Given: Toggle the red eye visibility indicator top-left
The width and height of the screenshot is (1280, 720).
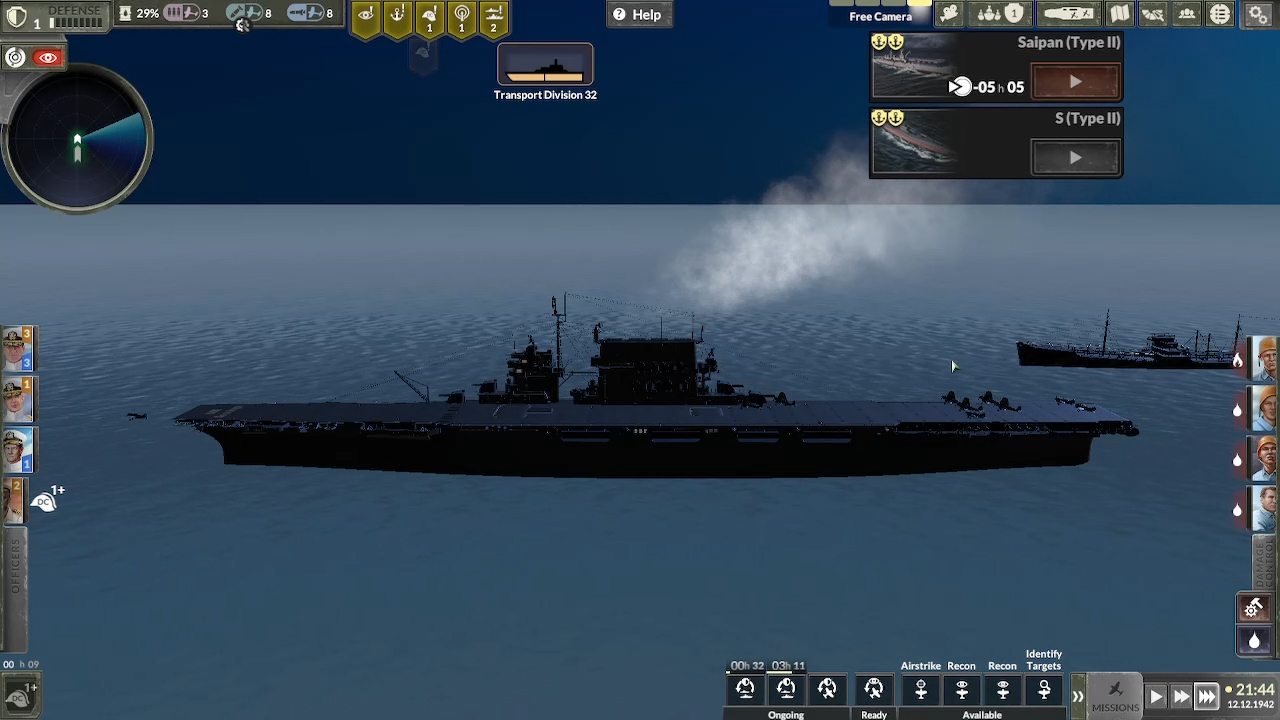Looking at the screenshot, I should coord(46,57).
